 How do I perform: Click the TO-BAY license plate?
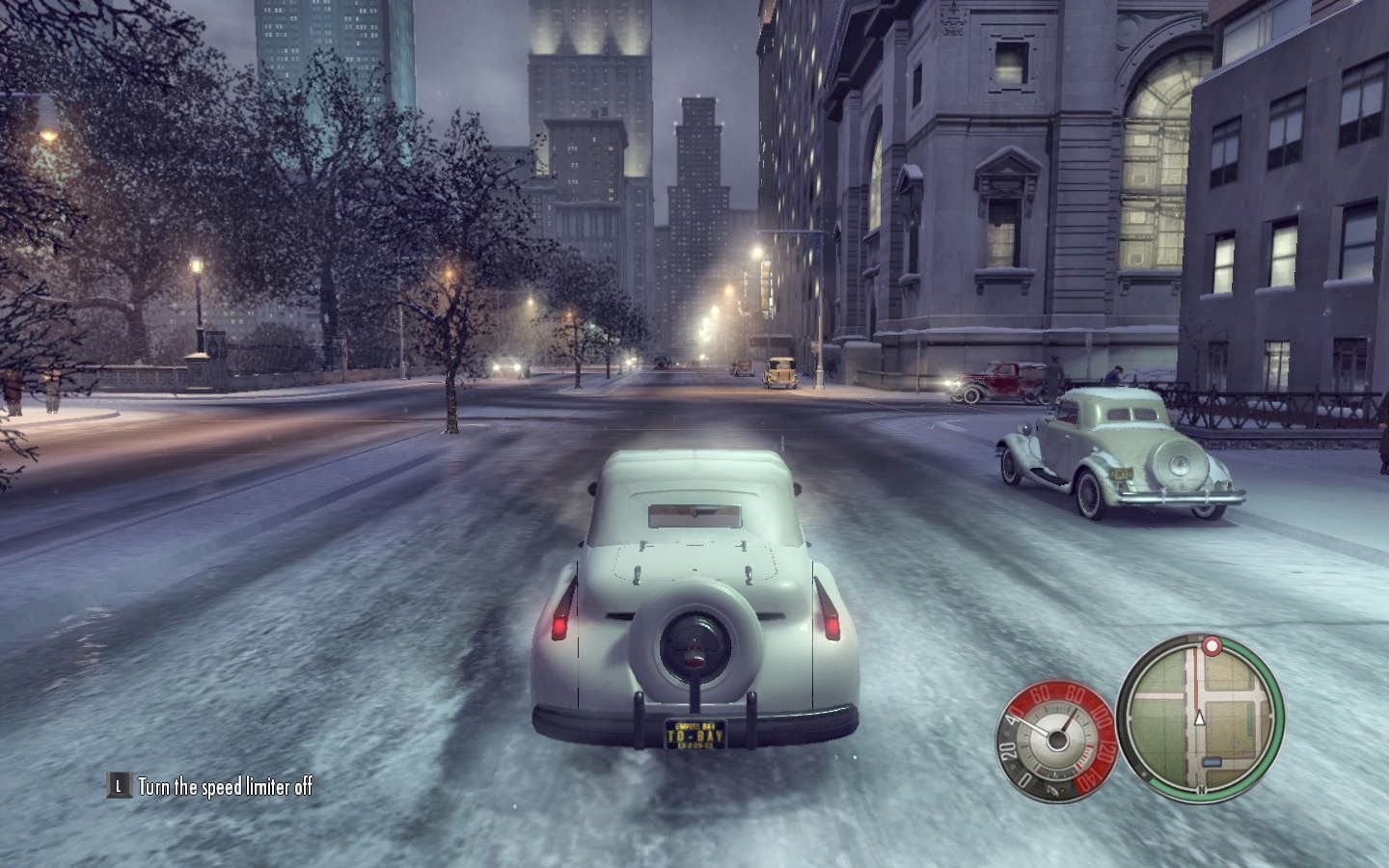coord(694,732)
